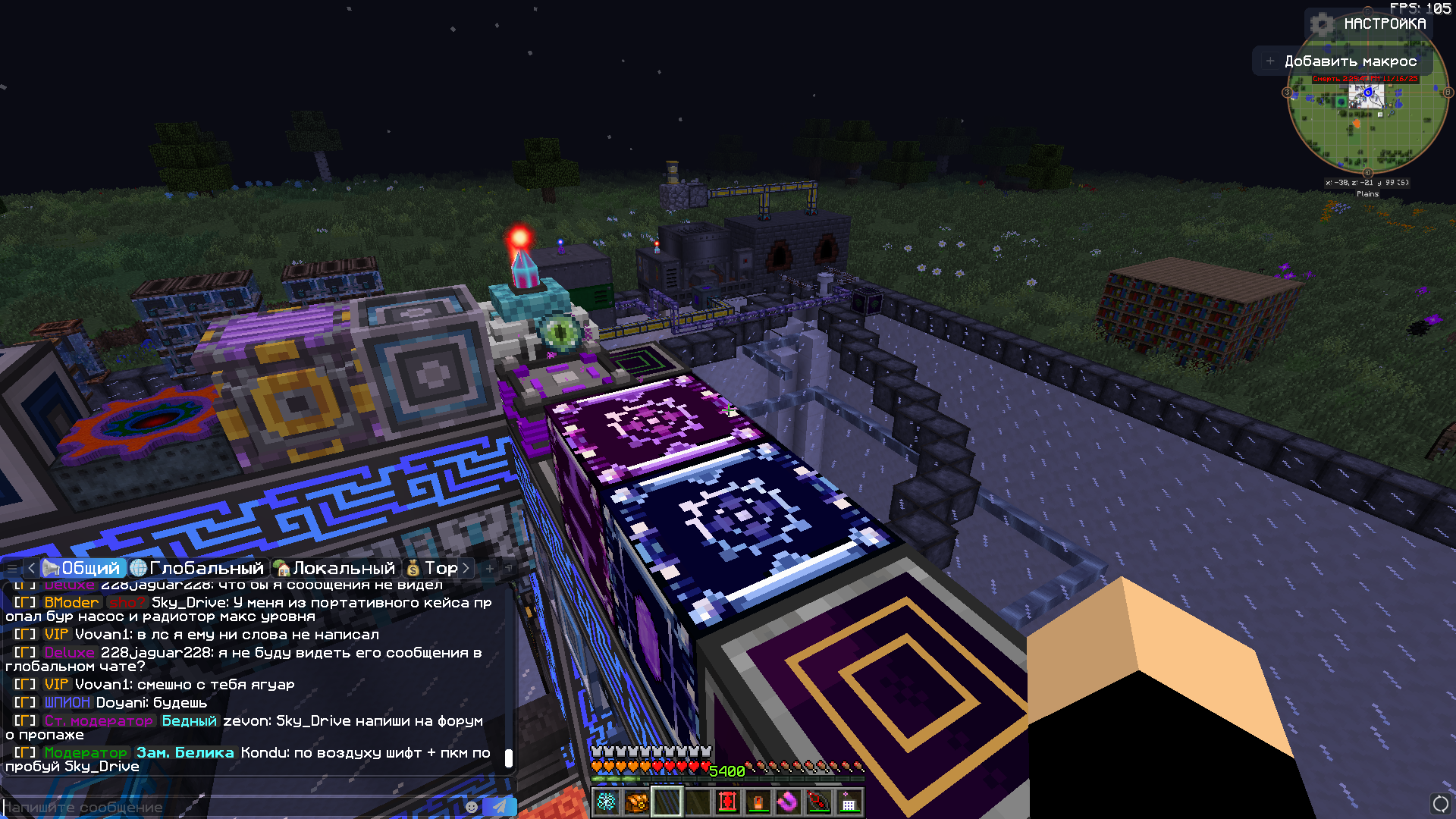Open the emoji smiley picker
This screenshot has width=1456, height=819.
click(472, 807)
